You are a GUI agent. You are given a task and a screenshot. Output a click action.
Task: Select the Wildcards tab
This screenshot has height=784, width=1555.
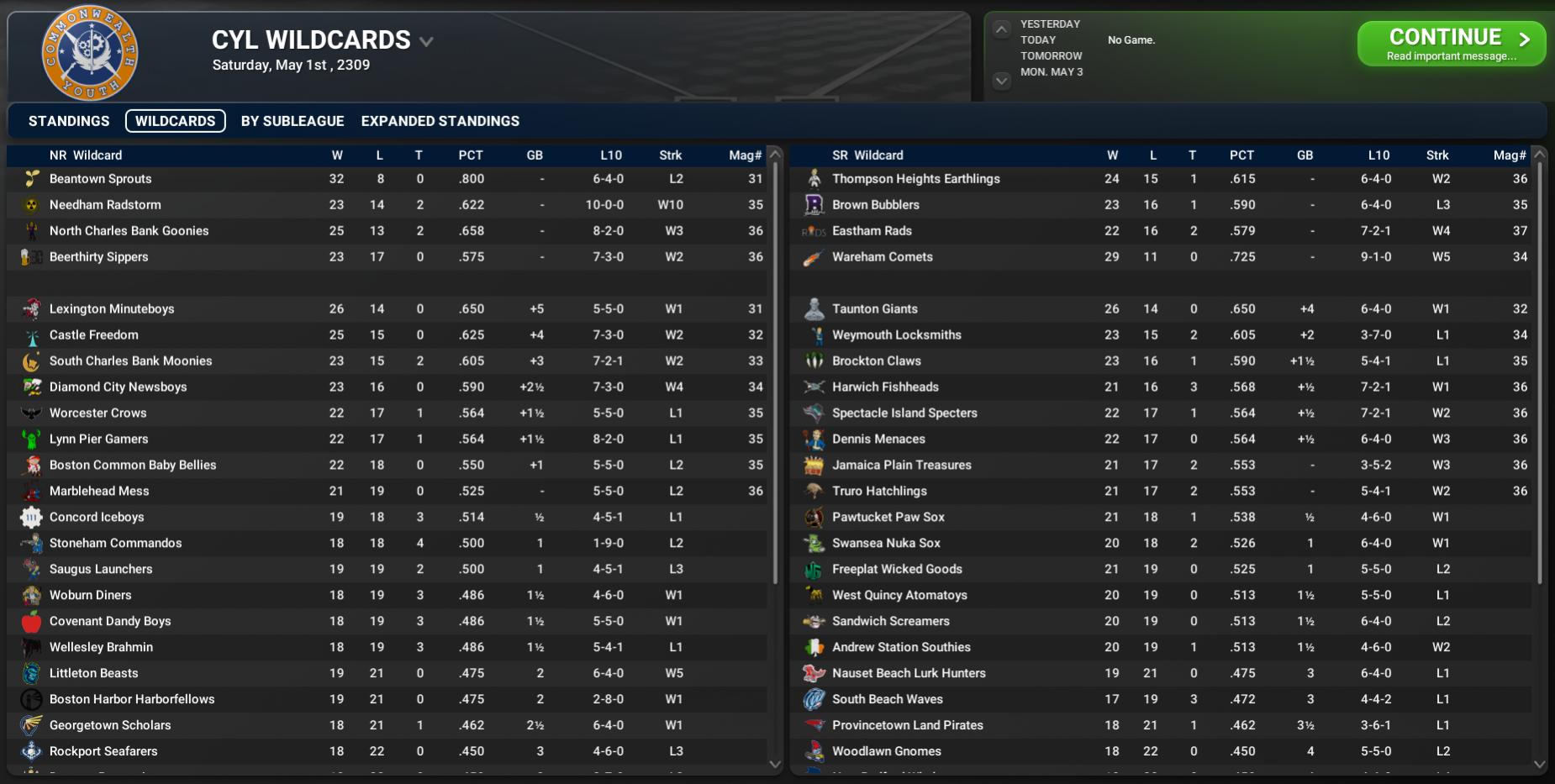pyautogui.click(x=175, y=121)
